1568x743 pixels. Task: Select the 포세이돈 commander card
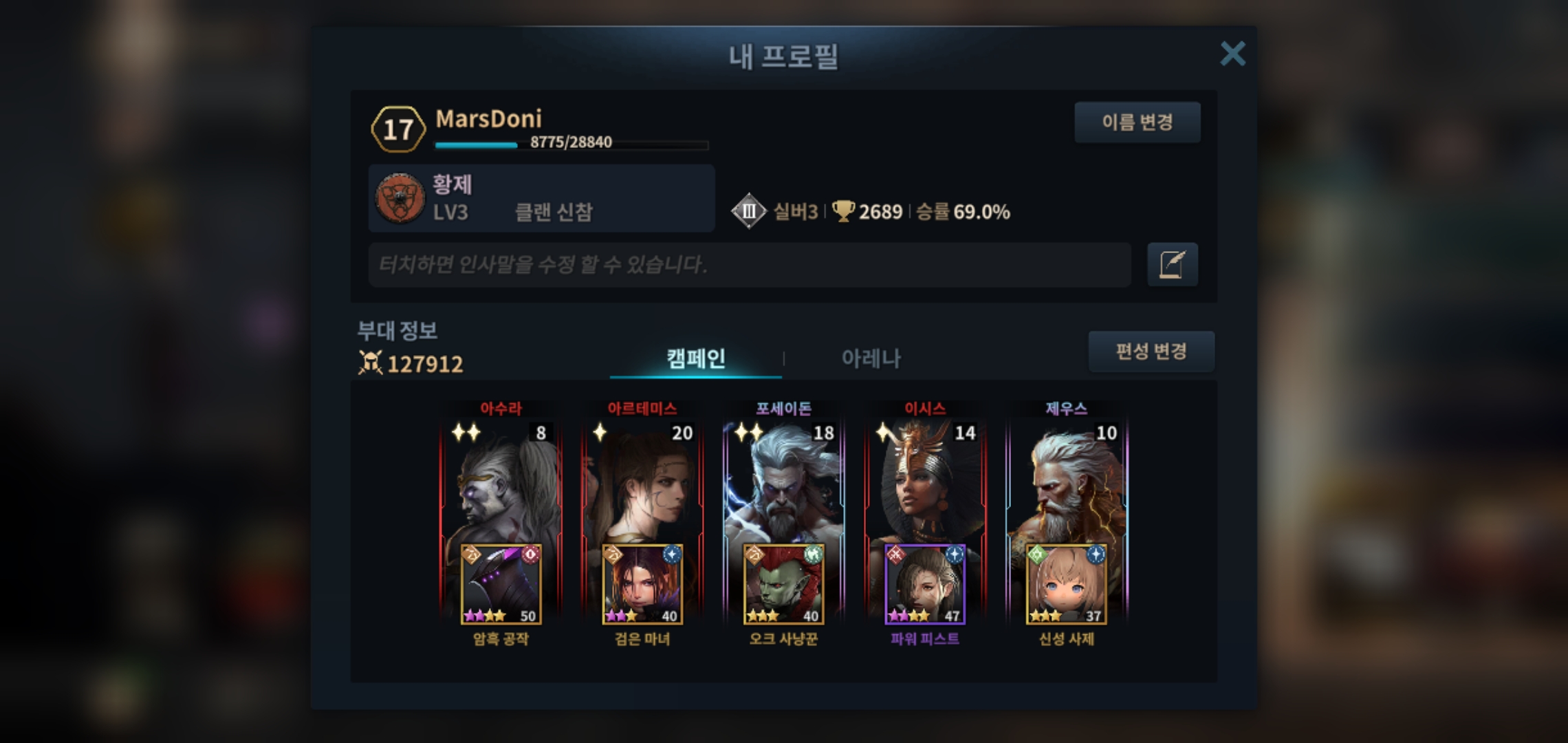click(x=784, y=482)
